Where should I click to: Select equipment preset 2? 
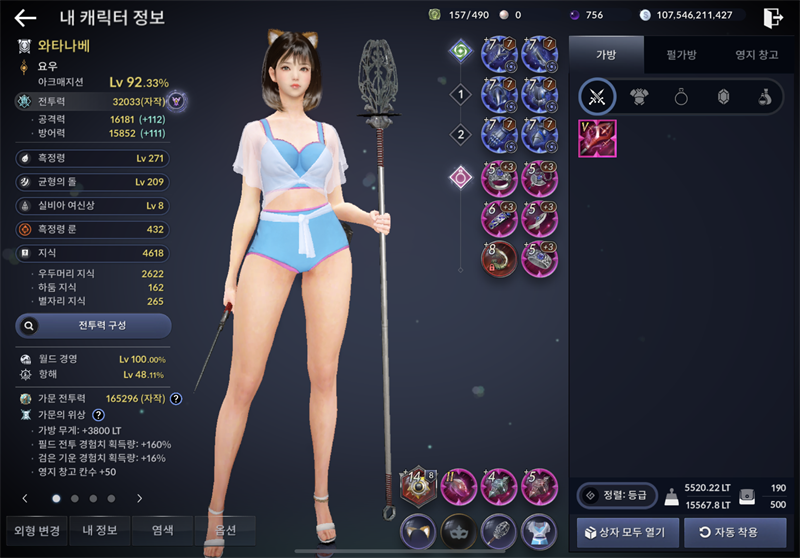460,134
